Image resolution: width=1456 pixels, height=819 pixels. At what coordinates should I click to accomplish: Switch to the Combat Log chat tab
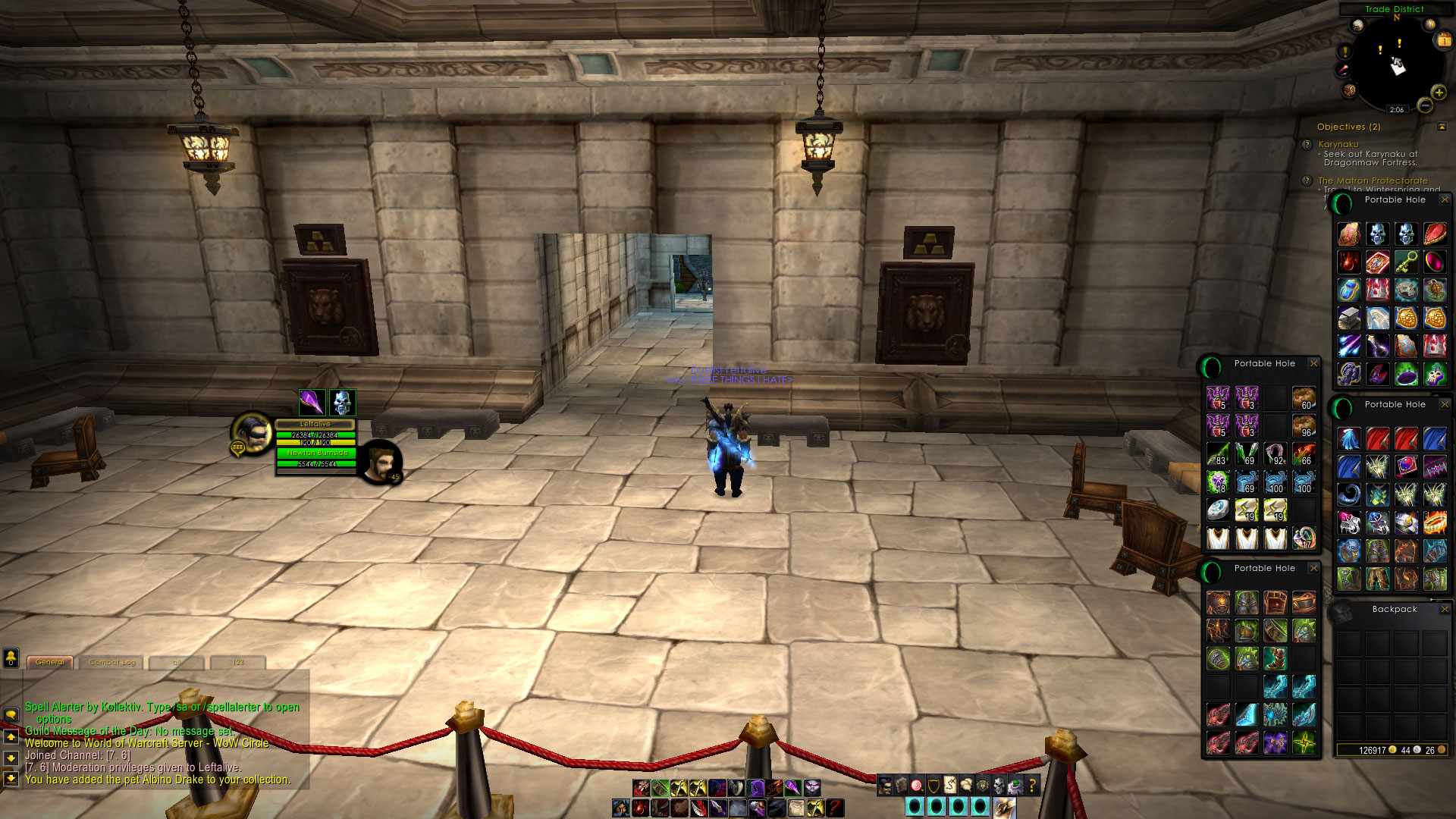tap(112, 662)
